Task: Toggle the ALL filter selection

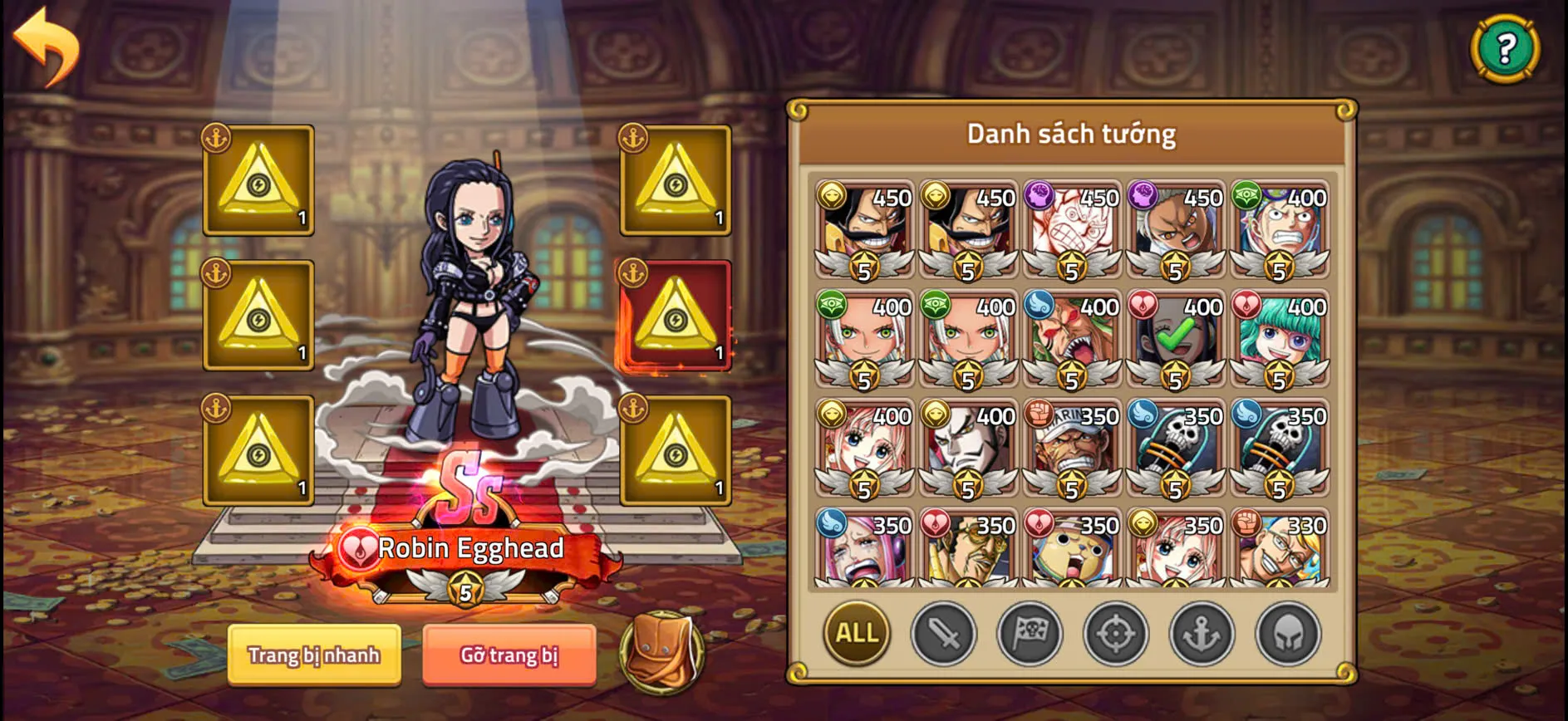Action: [856, 634]
